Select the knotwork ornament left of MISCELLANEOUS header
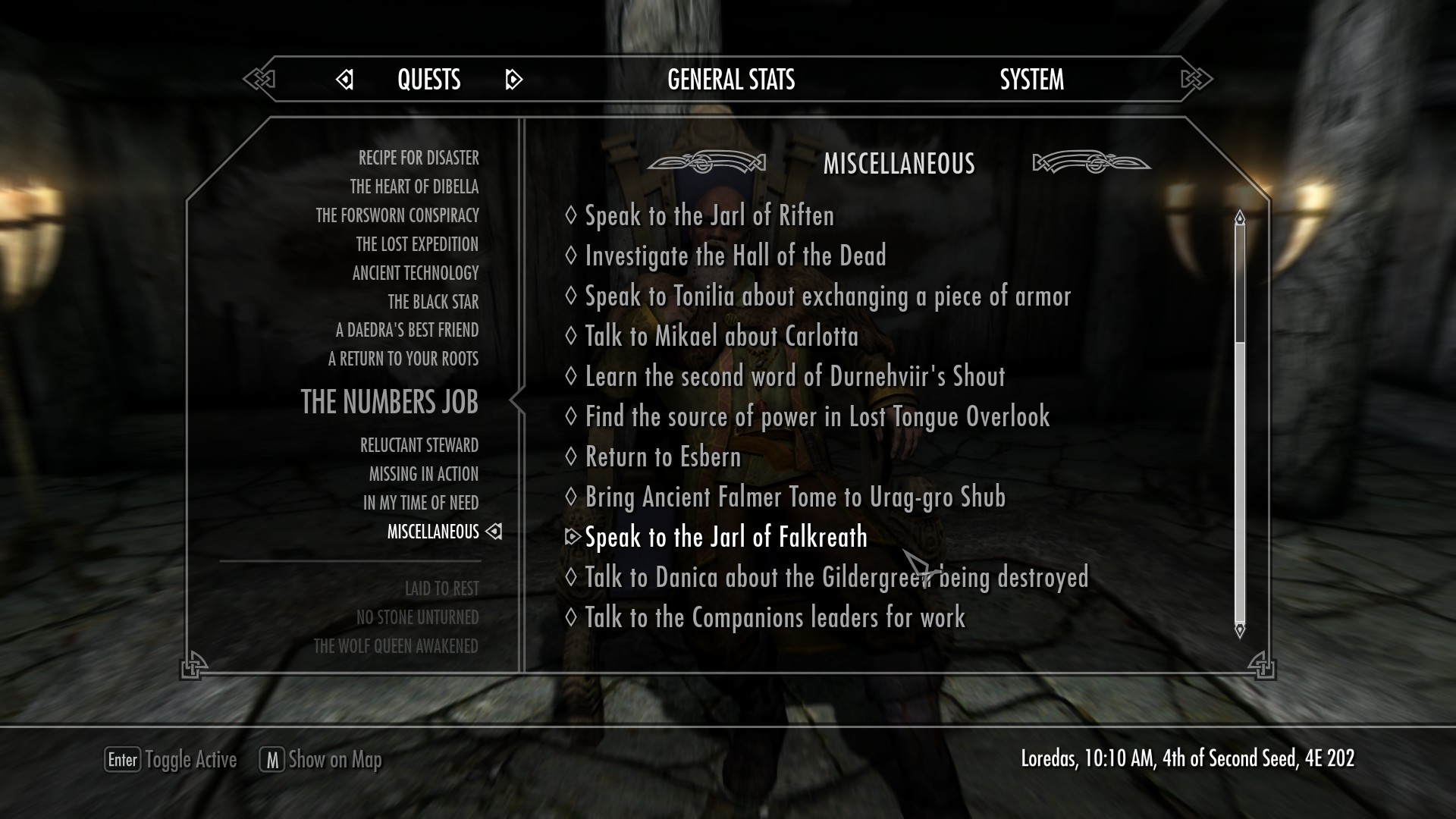Image resolution: width=1456 pixels, height=819 pixels. tap(708, 162)
